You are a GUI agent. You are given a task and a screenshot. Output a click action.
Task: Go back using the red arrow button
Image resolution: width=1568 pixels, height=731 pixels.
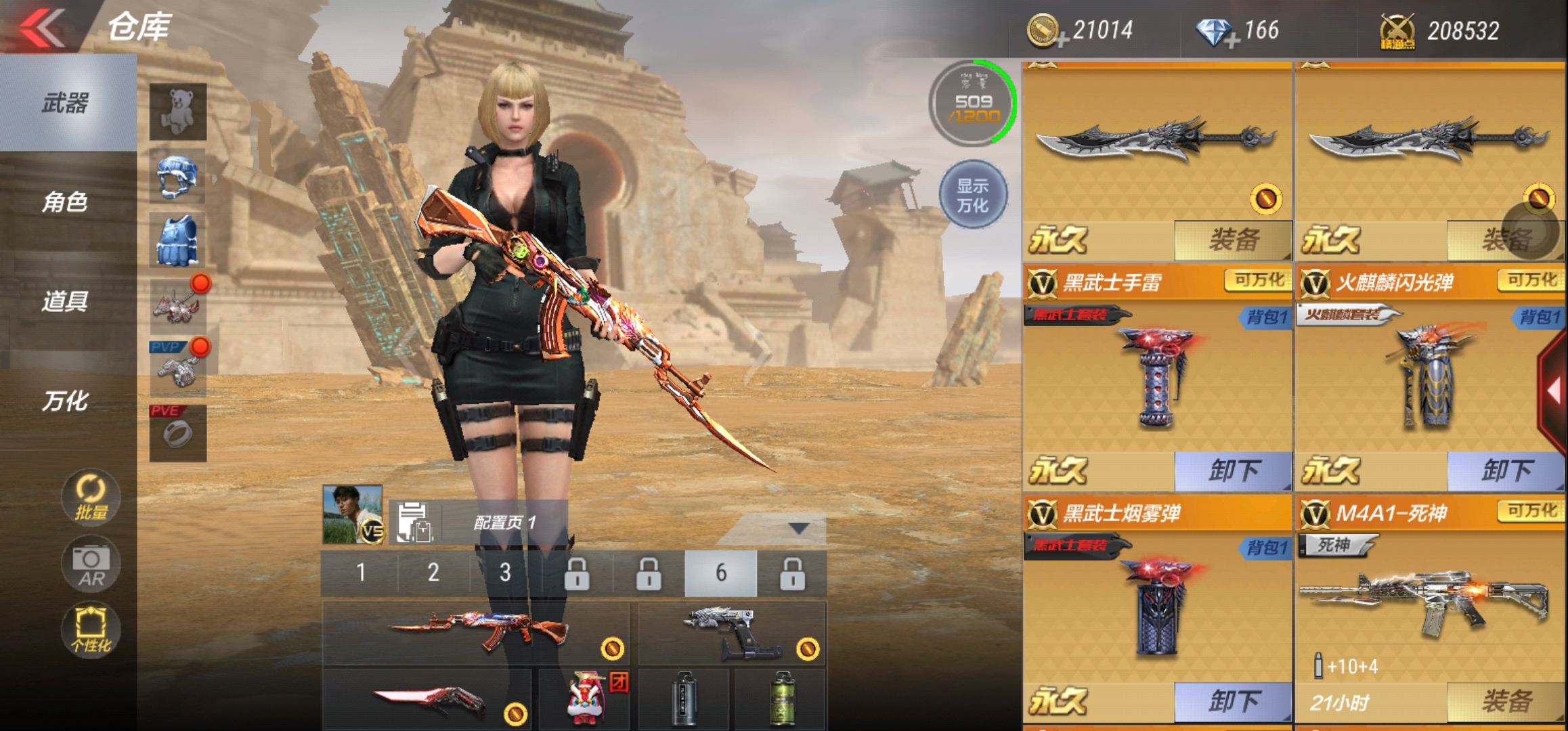click(42, 28)
